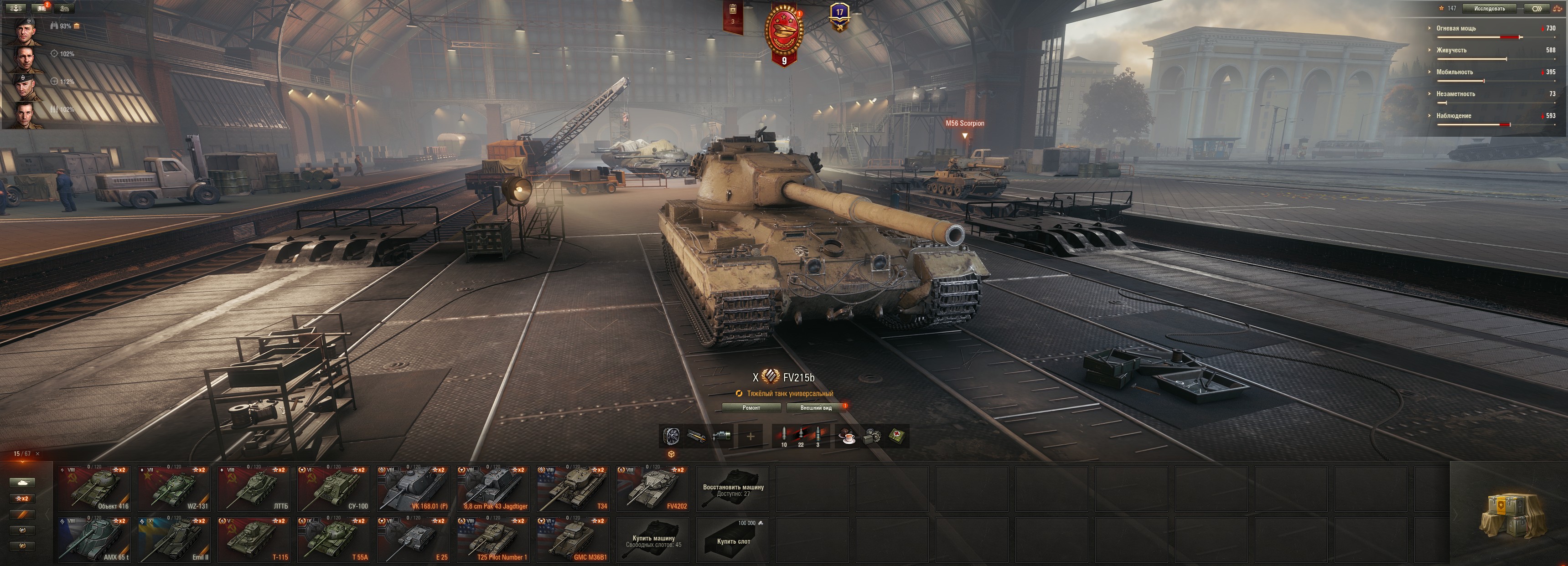The height and width of the screenshot is (566, 1568).
Task: Open the Внешний вид customization screen
Action: [816, 408]
